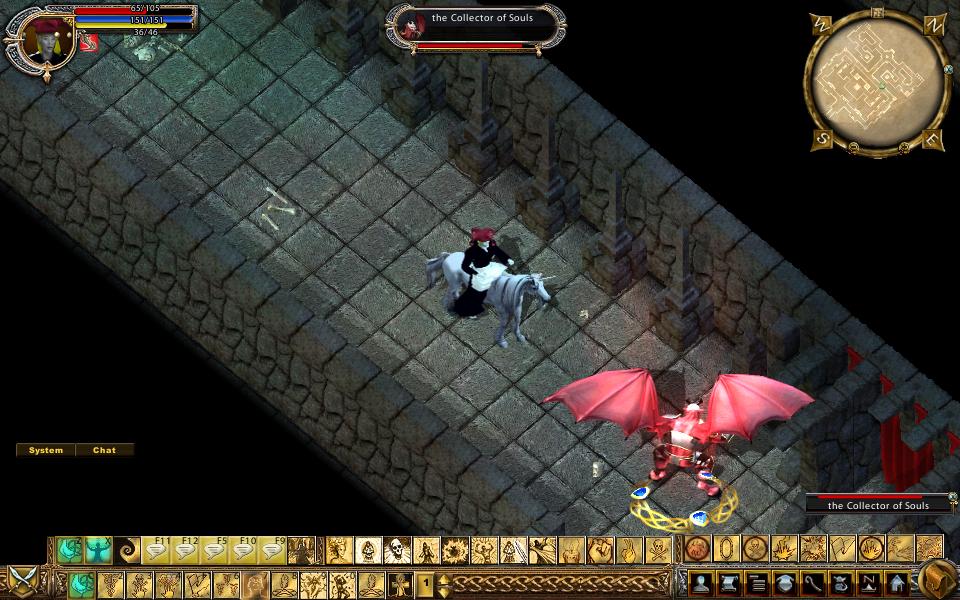Click the Collector of Souls target frame
960x600 pixels.
(475, 28)
